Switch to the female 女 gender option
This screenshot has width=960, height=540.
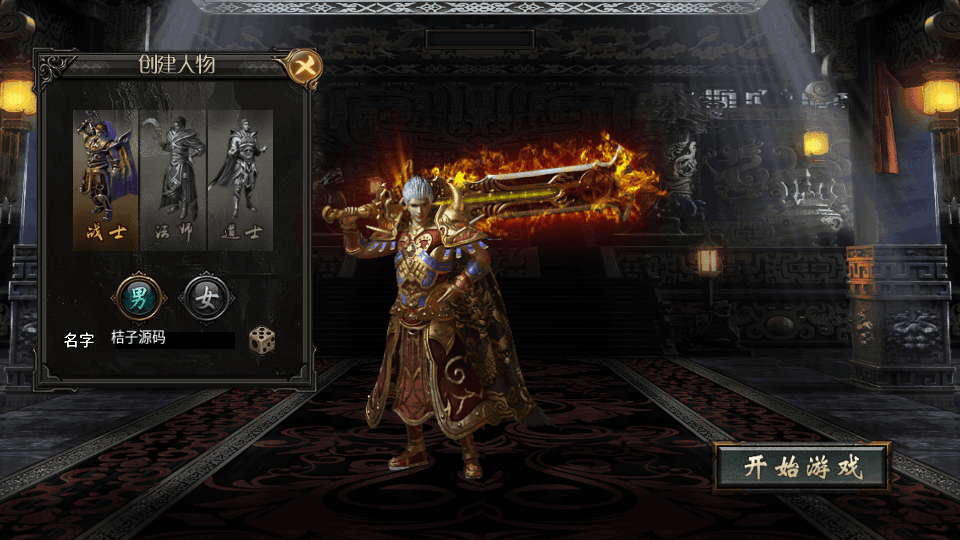point(206,297)
